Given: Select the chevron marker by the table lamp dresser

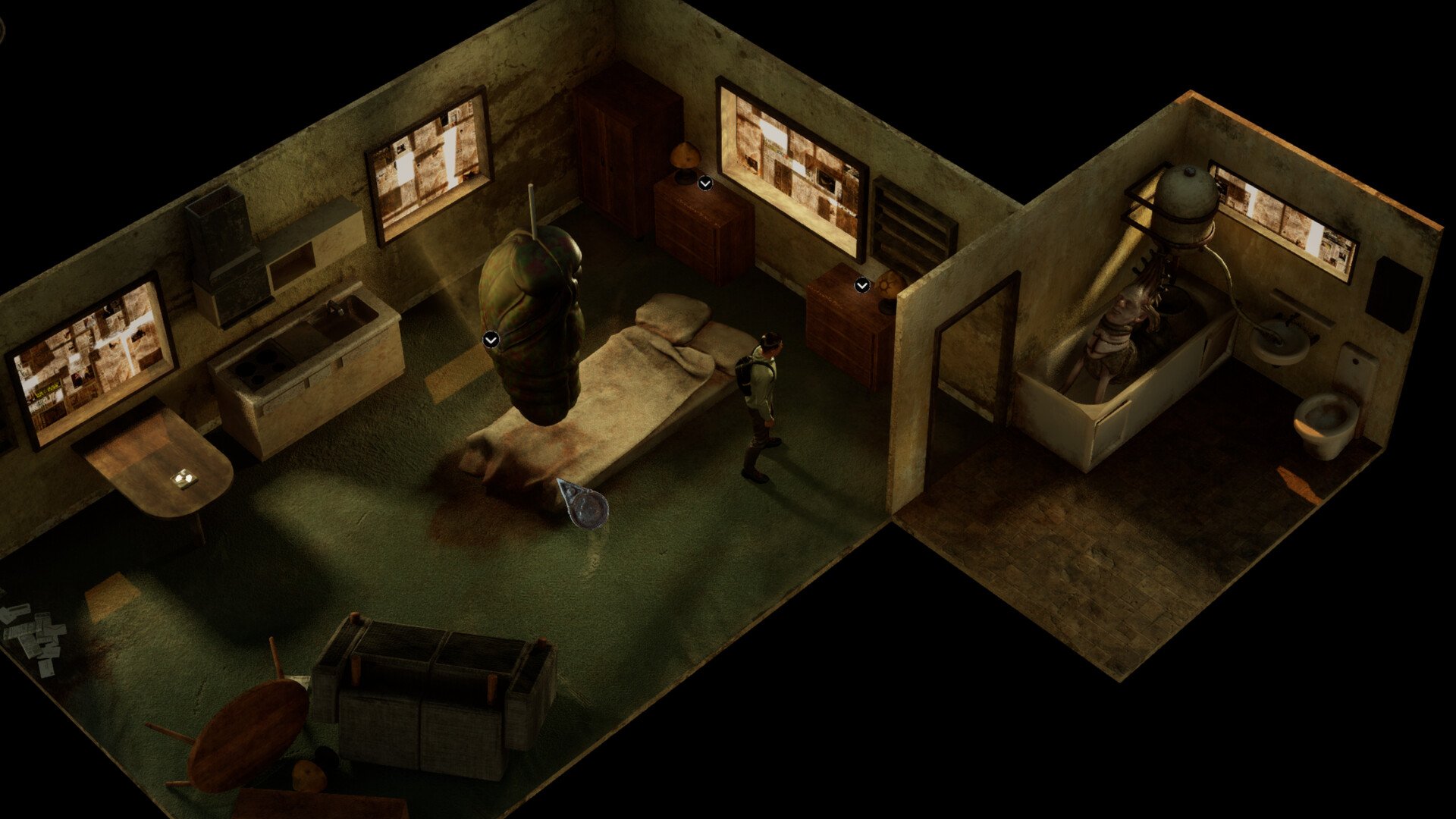Looking at the screenshot, I should pyautogui.click(x=705, y=183).
